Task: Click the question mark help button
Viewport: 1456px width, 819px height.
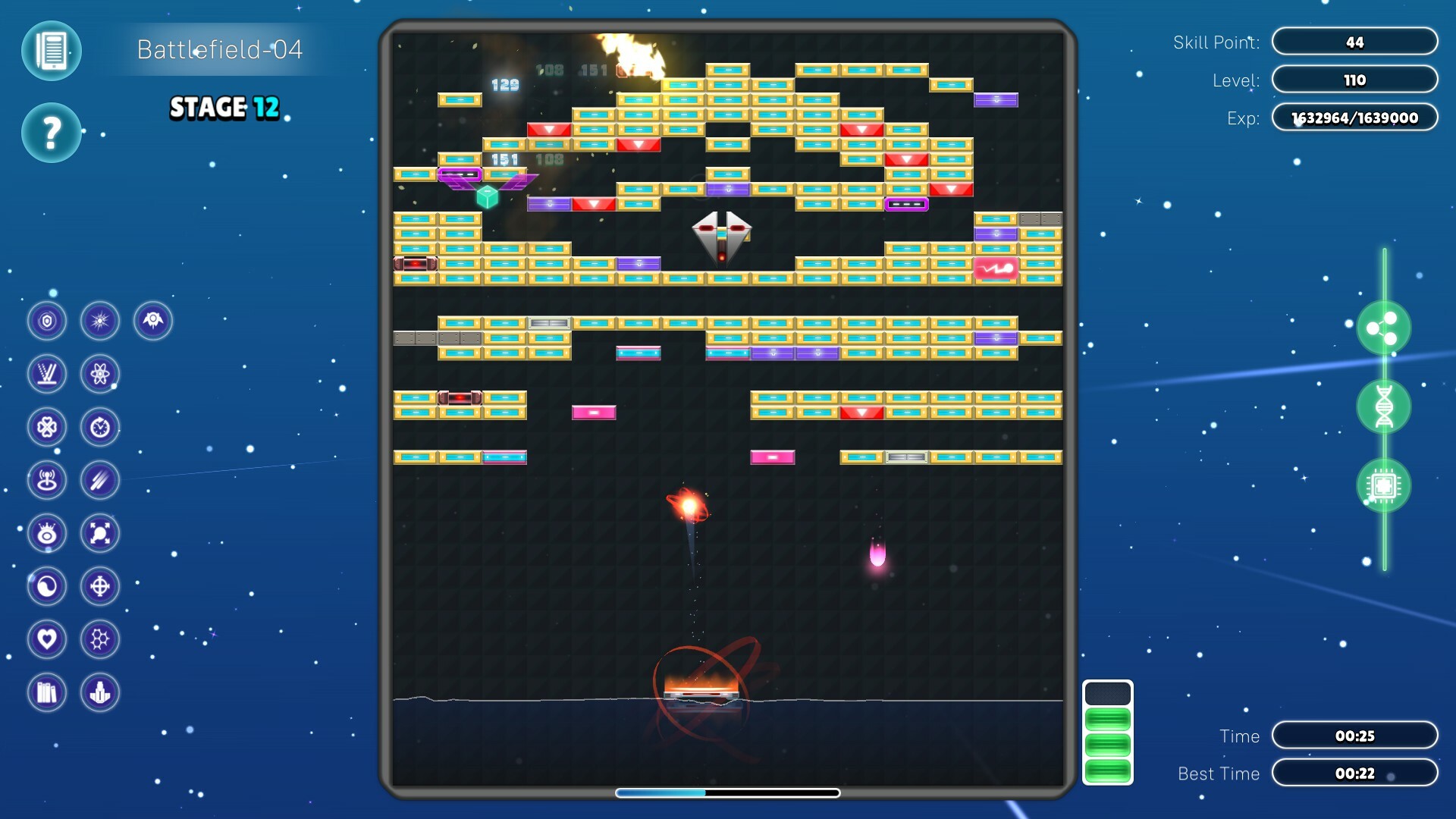Action: point(50,133)
